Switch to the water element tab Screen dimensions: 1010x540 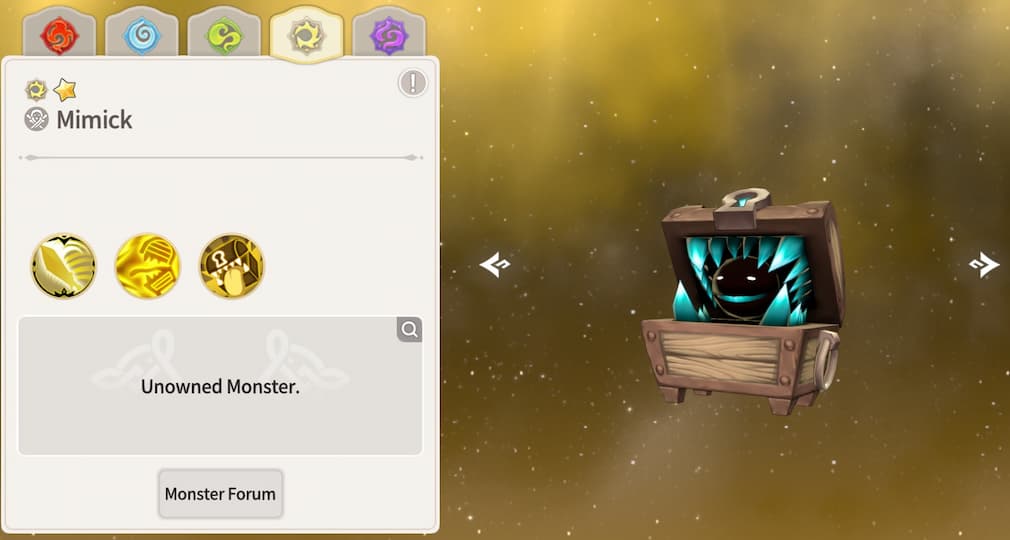click(141, 36)
